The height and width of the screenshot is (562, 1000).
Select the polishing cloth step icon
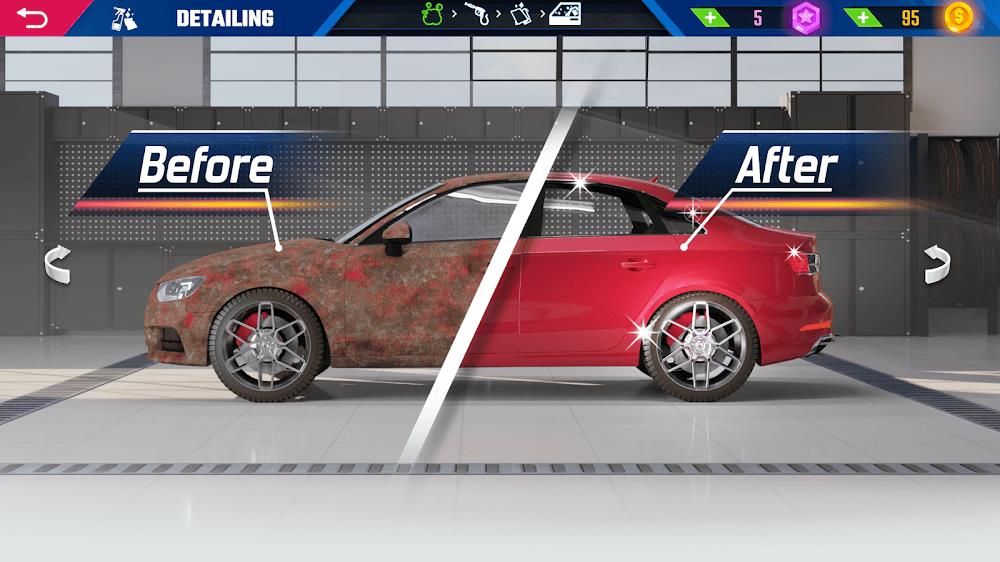521,16
